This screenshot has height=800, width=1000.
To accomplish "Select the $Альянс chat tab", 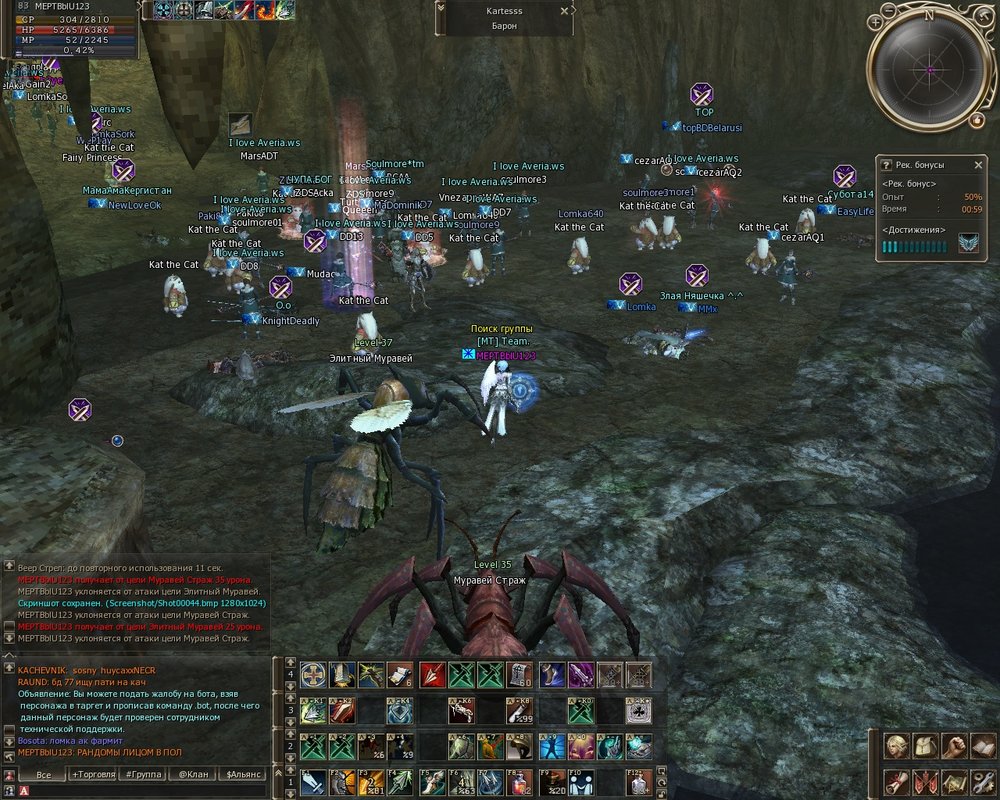I will click(x=244, y=775).
